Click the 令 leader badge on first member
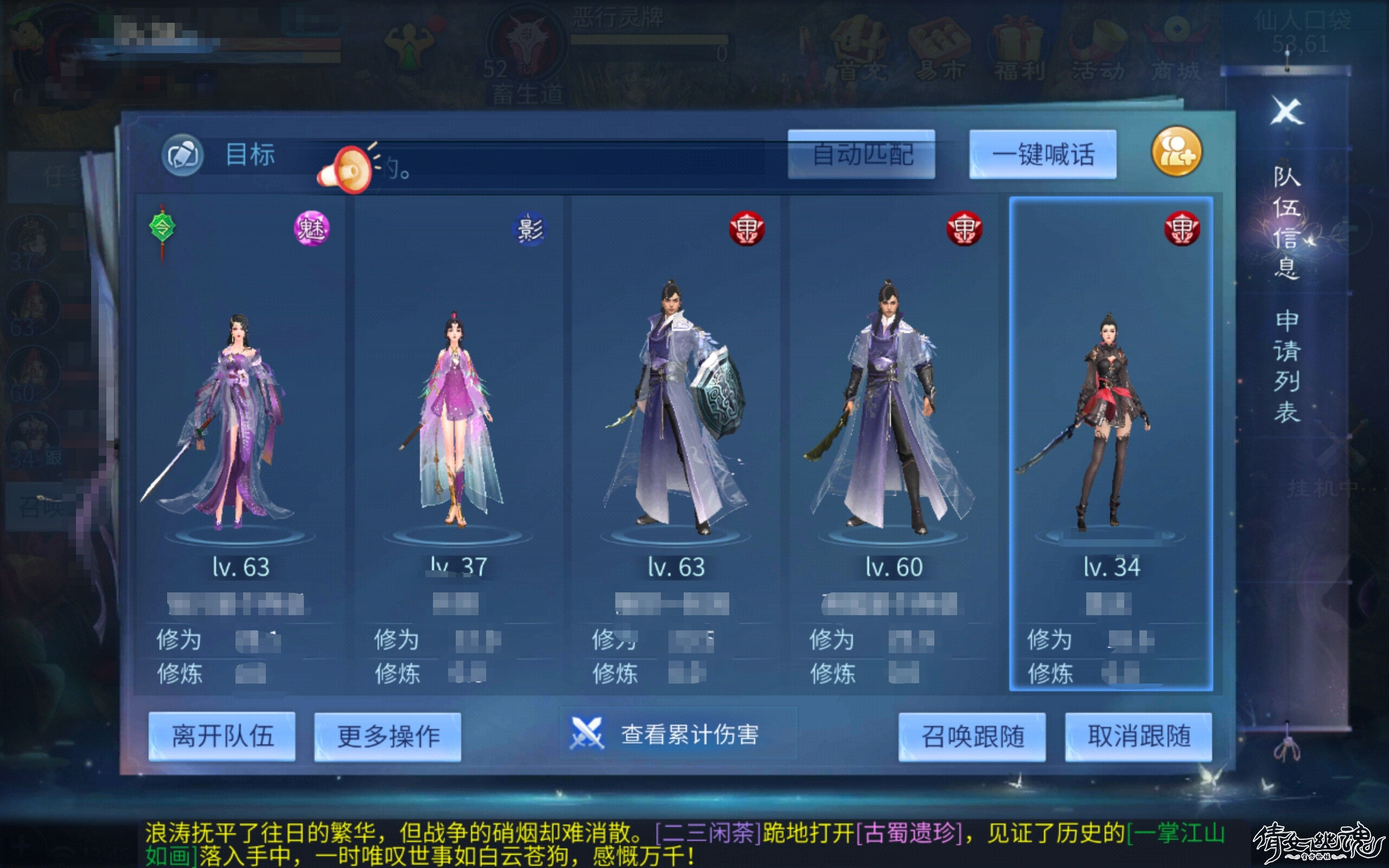Image resolution: width=1389 pixels, height=868 pixels. (161, 228)
